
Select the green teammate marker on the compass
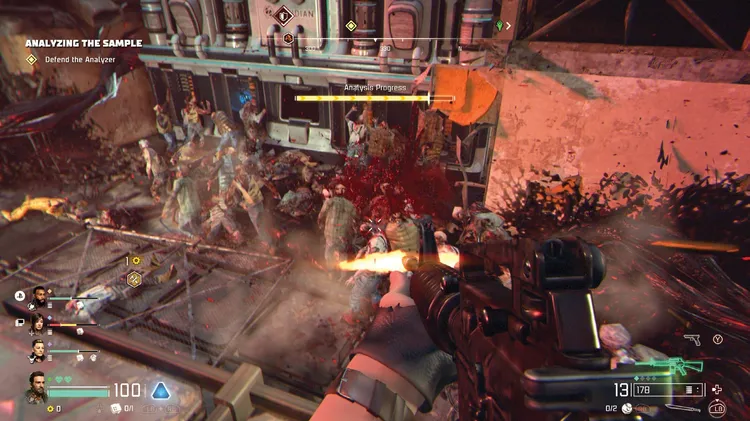499,24
